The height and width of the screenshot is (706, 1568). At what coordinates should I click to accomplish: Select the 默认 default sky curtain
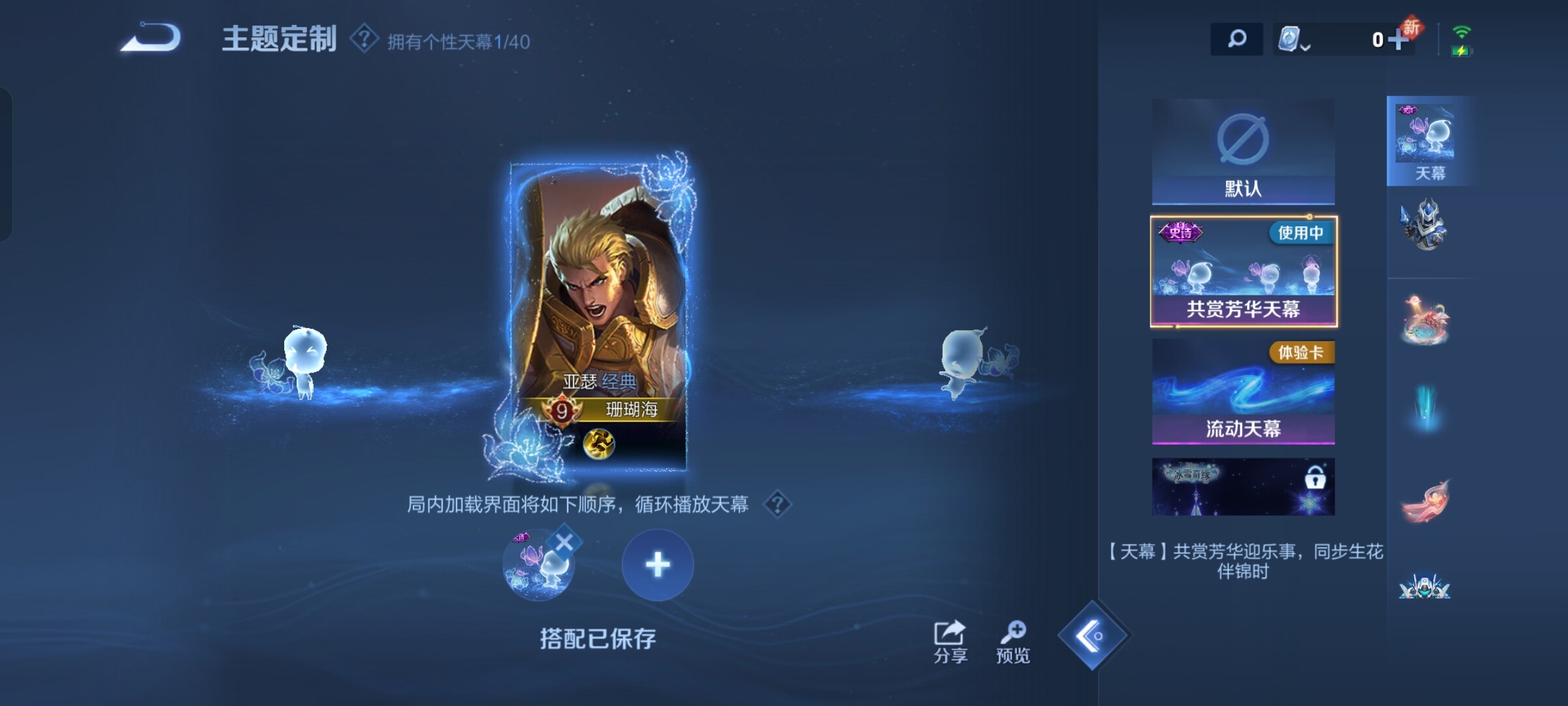[x=1243, y=152]
